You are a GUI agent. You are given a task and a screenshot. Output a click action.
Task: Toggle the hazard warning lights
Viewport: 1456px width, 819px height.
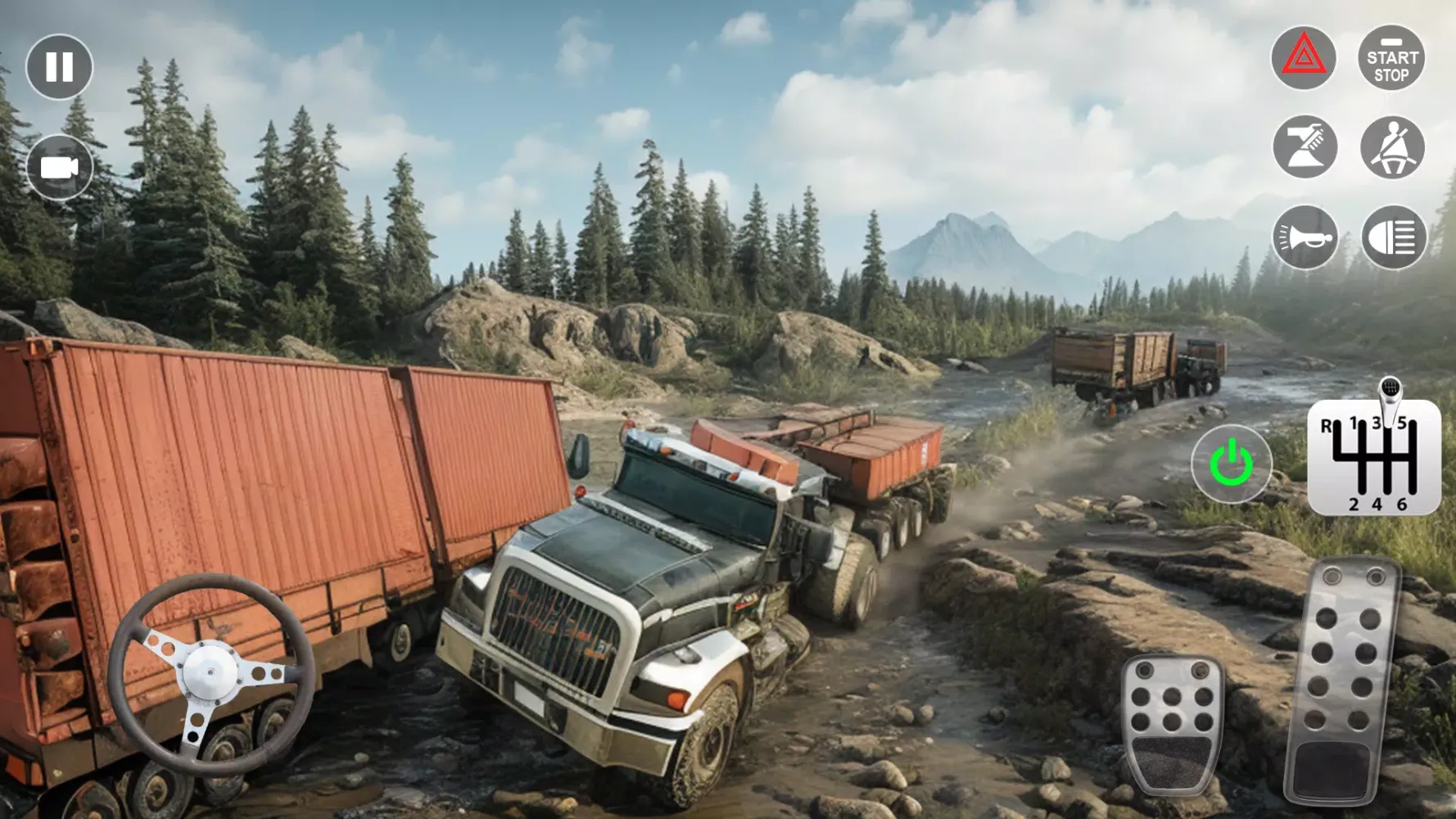(x=1303, y=57)
